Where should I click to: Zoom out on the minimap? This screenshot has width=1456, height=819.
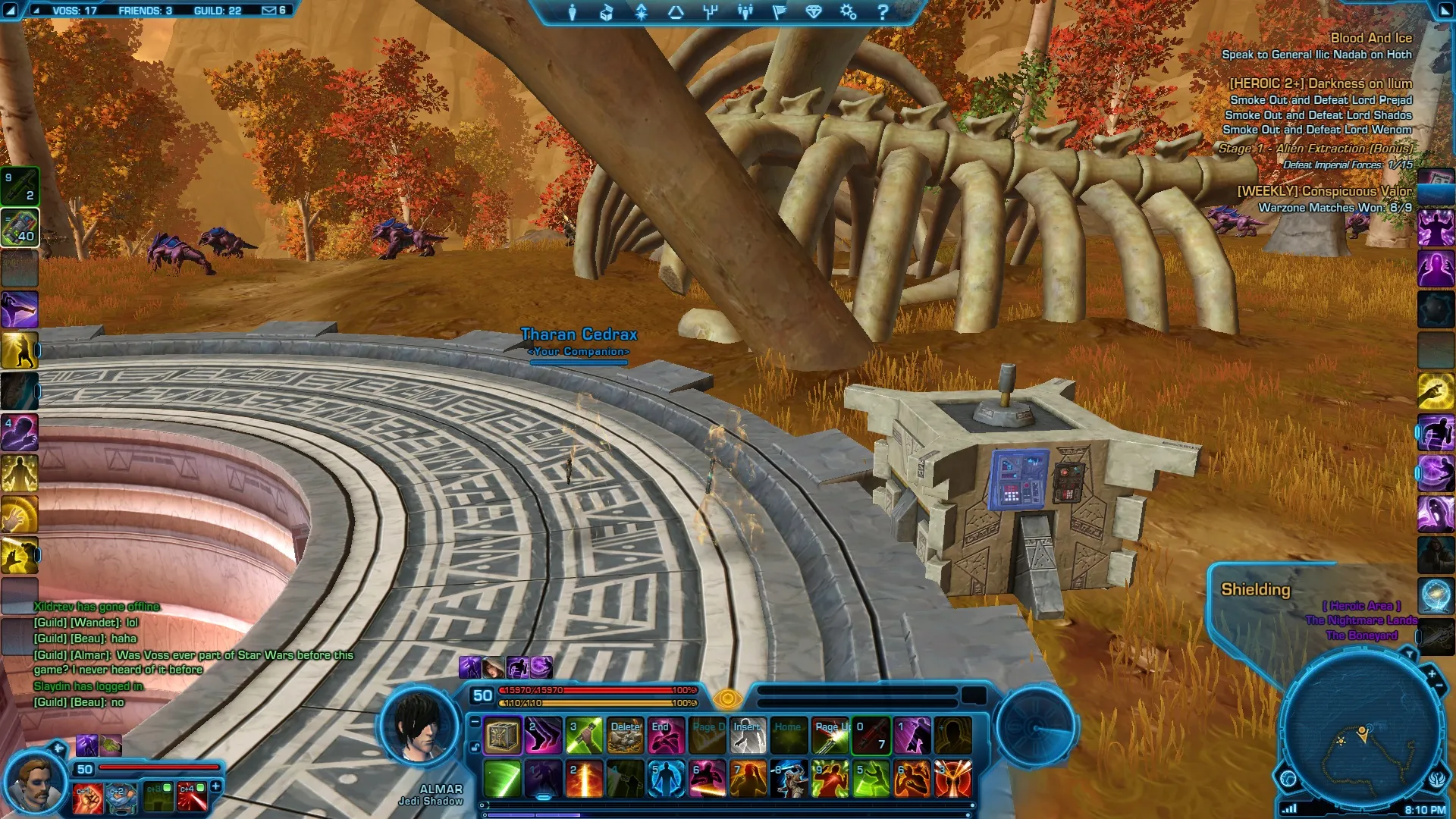[1439, 686]
